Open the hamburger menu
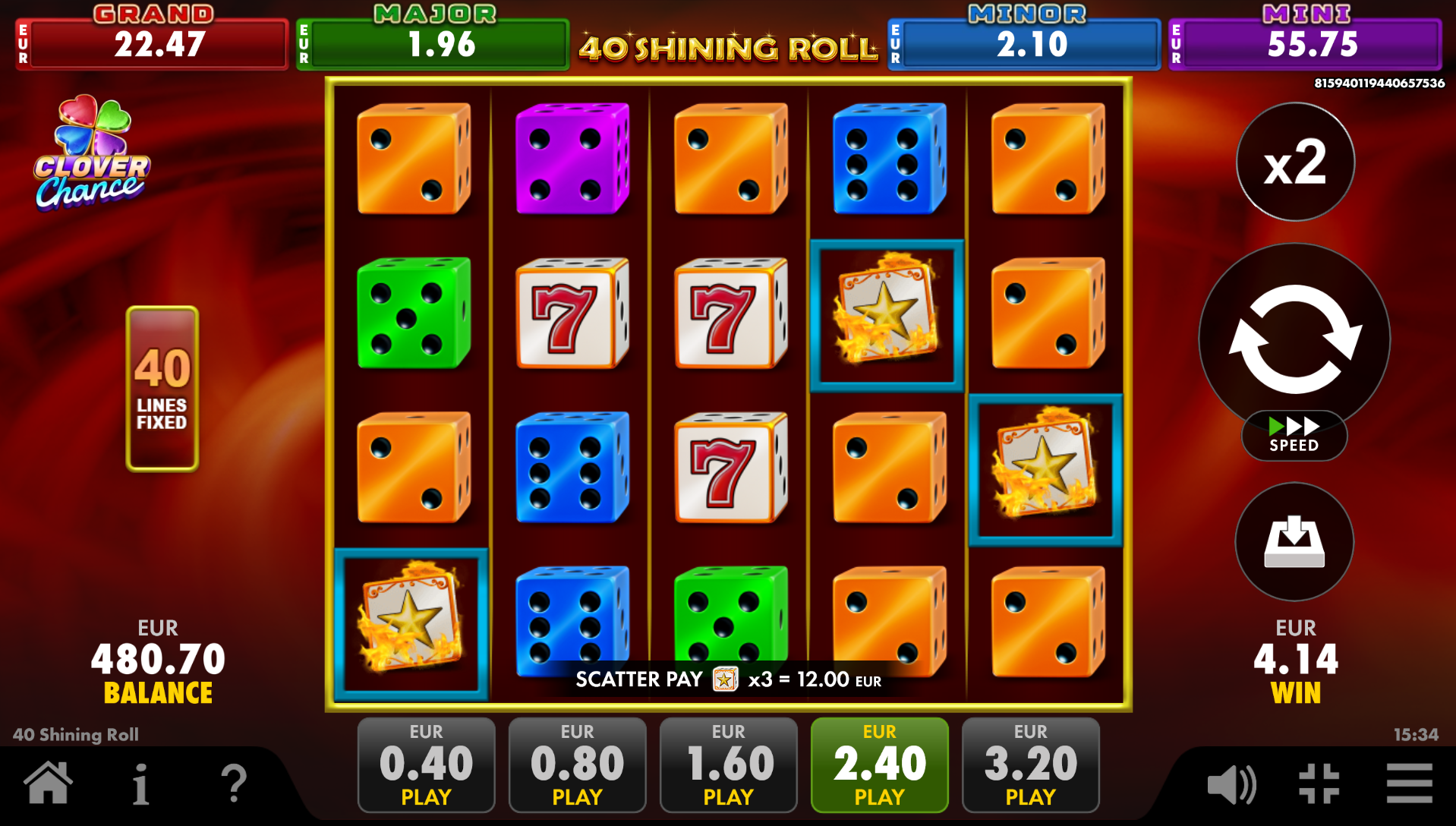The height and width of the screenshot is (826, 1456). (x=1408, y=786)
